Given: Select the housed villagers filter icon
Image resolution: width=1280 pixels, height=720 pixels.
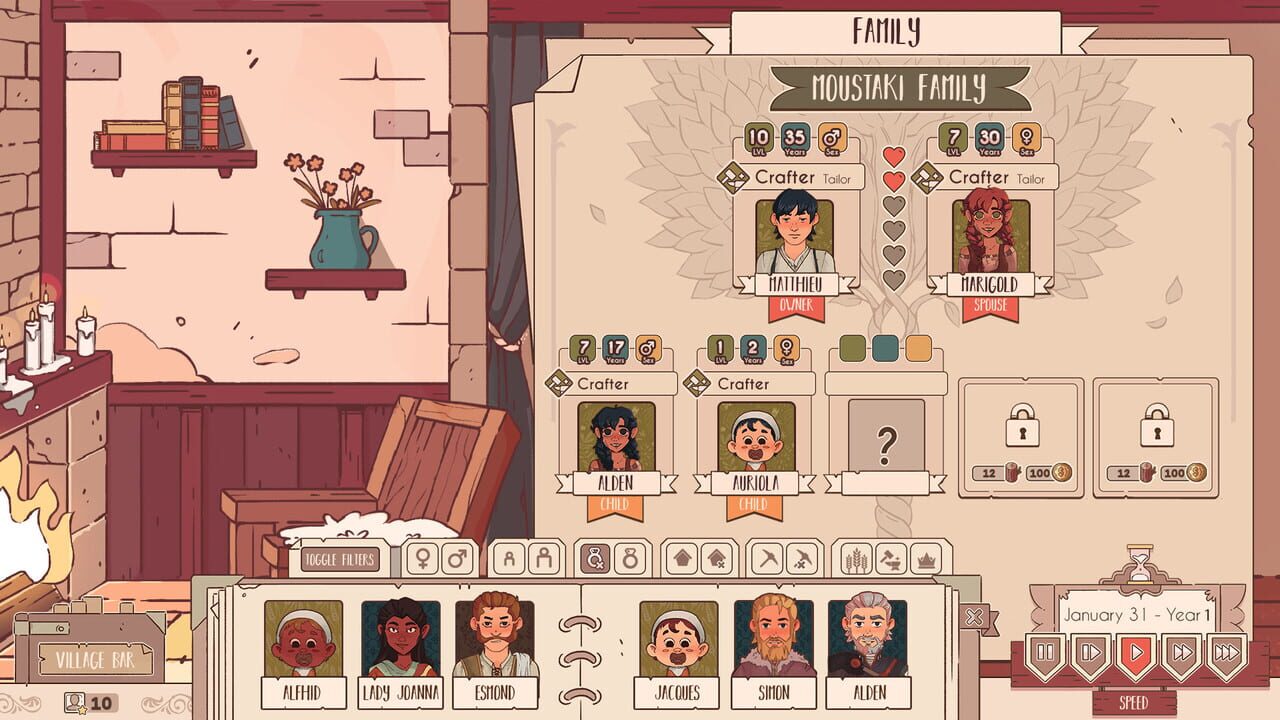Looking at the screenshot, I should coord(683,557).
